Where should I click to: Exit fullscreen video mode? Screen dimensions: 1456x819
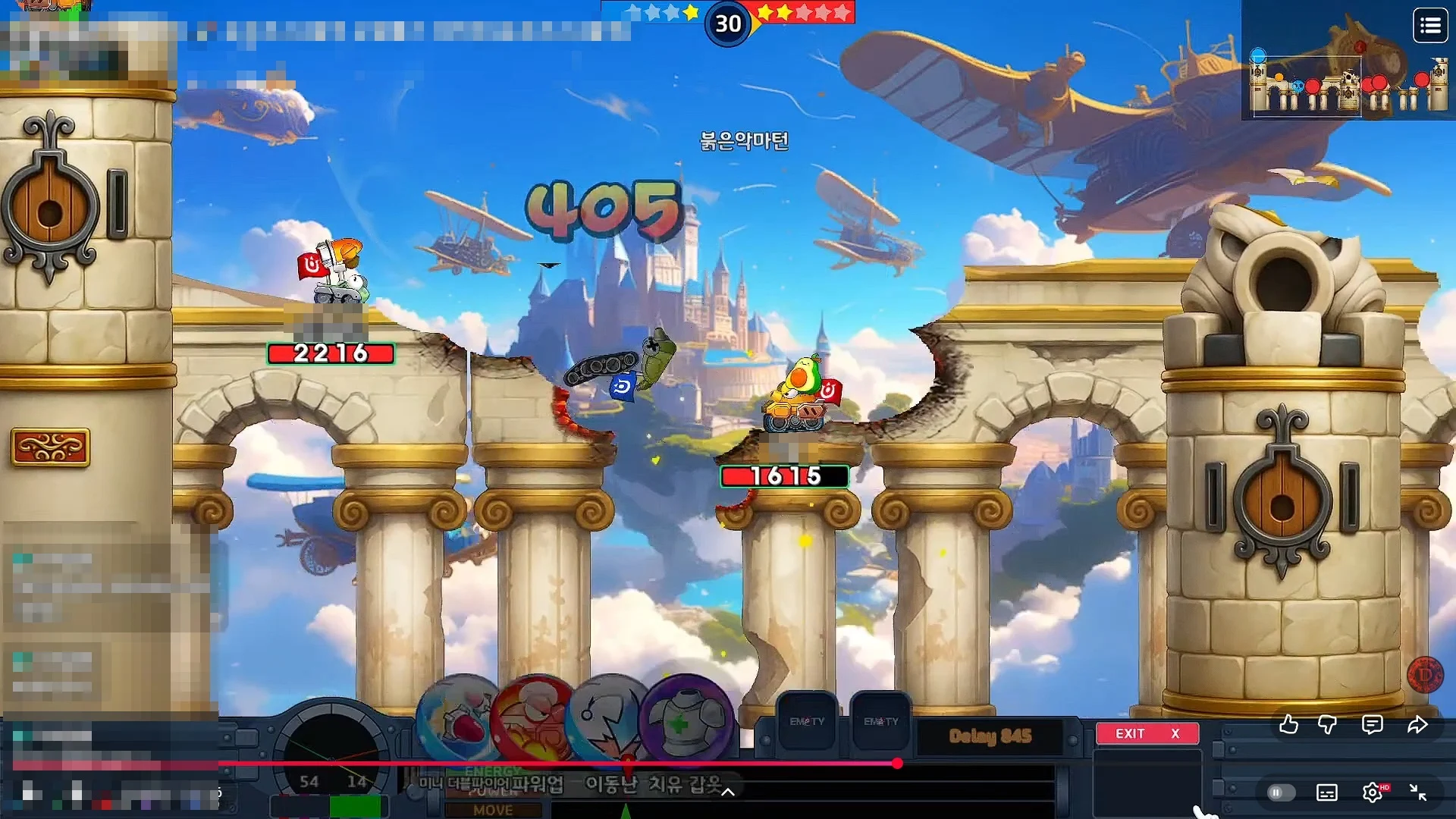click(1418, 792)
